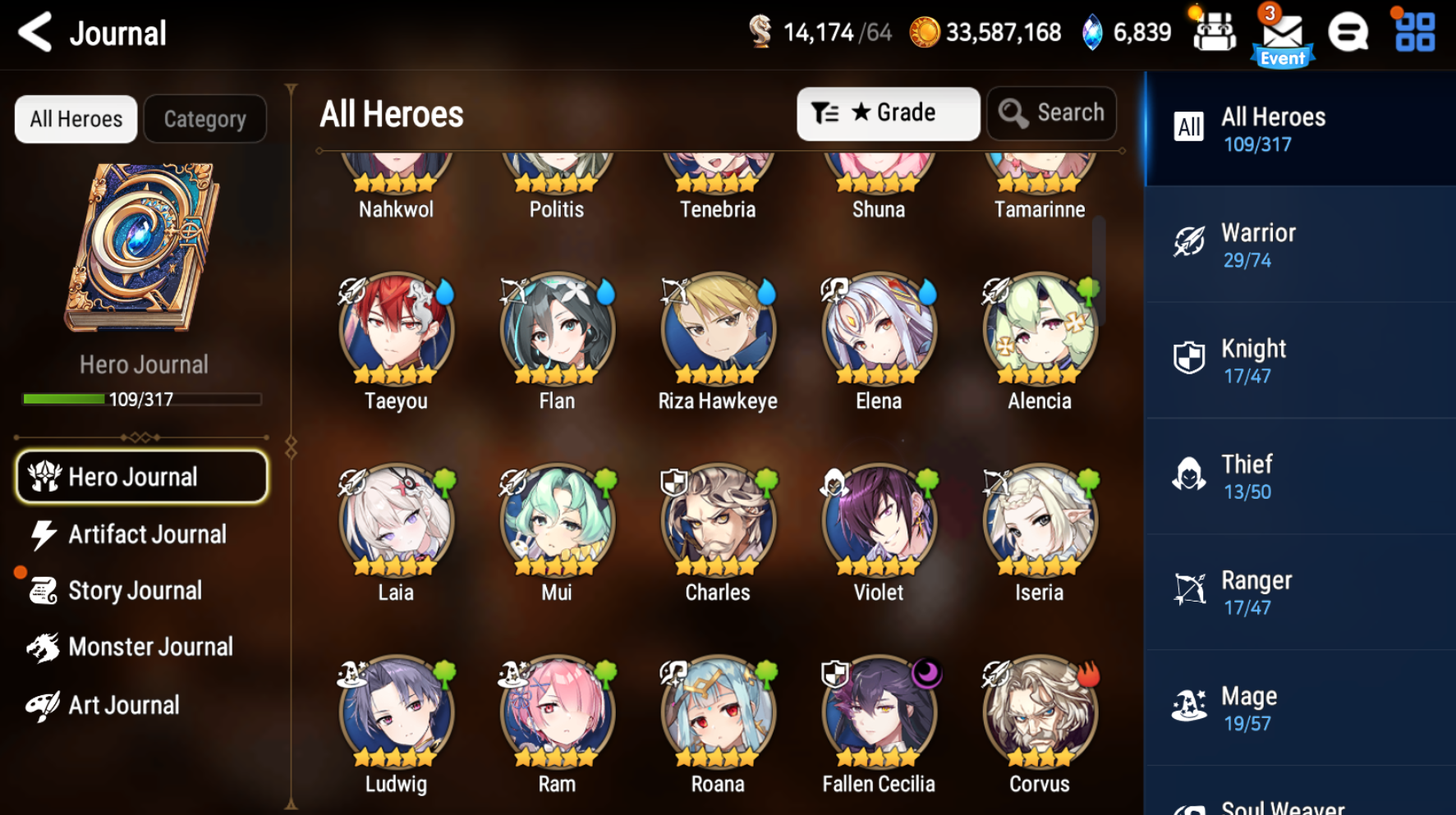Screen dimensions: 1456x815
Task: Select the Fallen Cecilia hero portrait
Action: (x=878, y=712)
